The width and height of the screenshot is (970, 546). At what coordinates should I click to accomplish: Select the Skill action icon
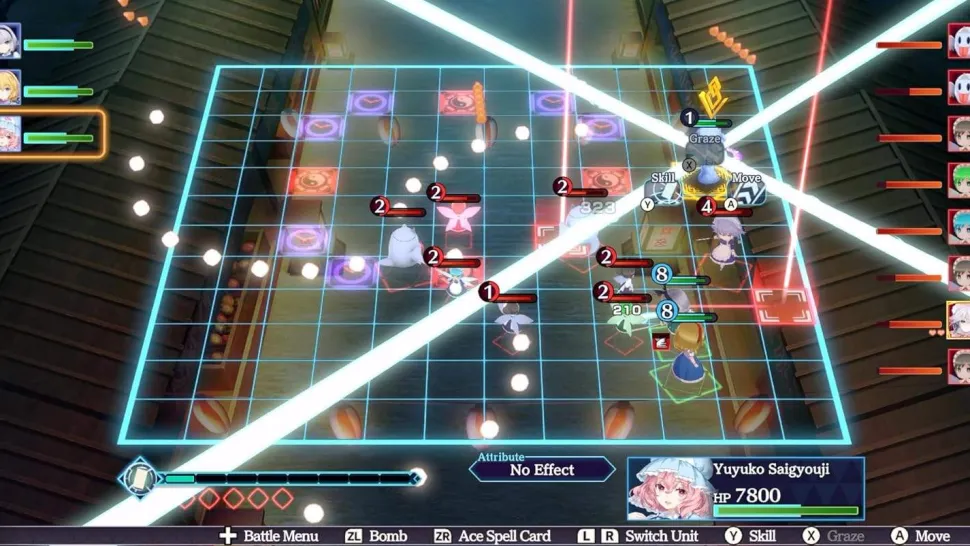(x=663, y=190)
